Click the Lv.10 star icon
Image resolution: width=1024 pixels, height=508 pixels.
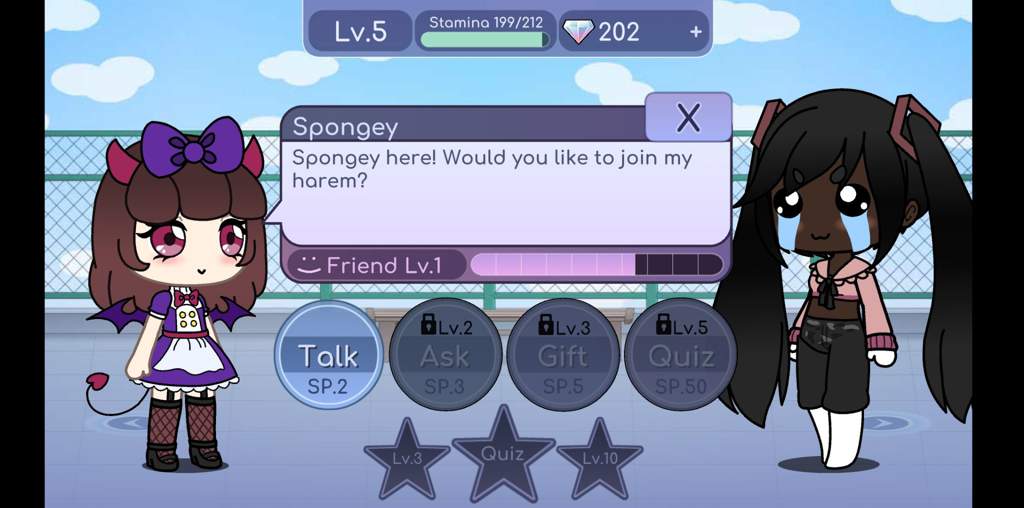click(600, 460)
